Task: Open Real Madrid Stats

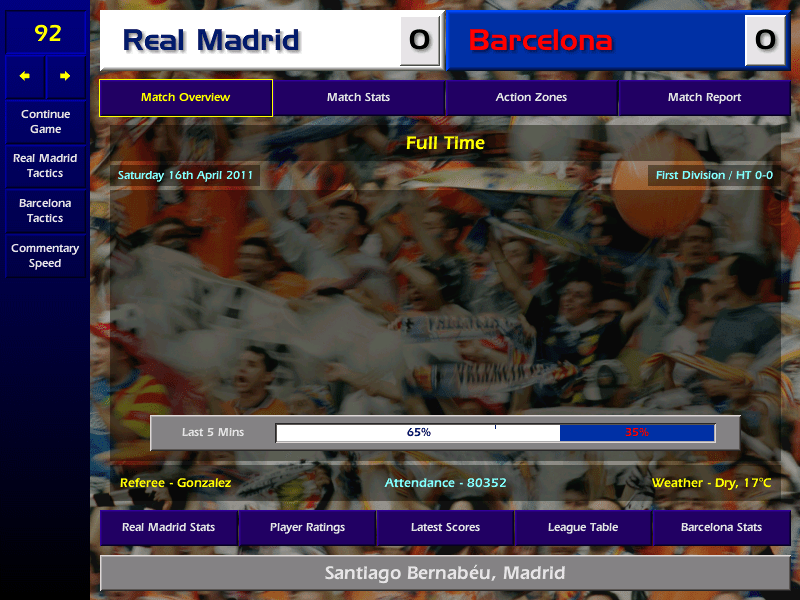Action: 168,527
